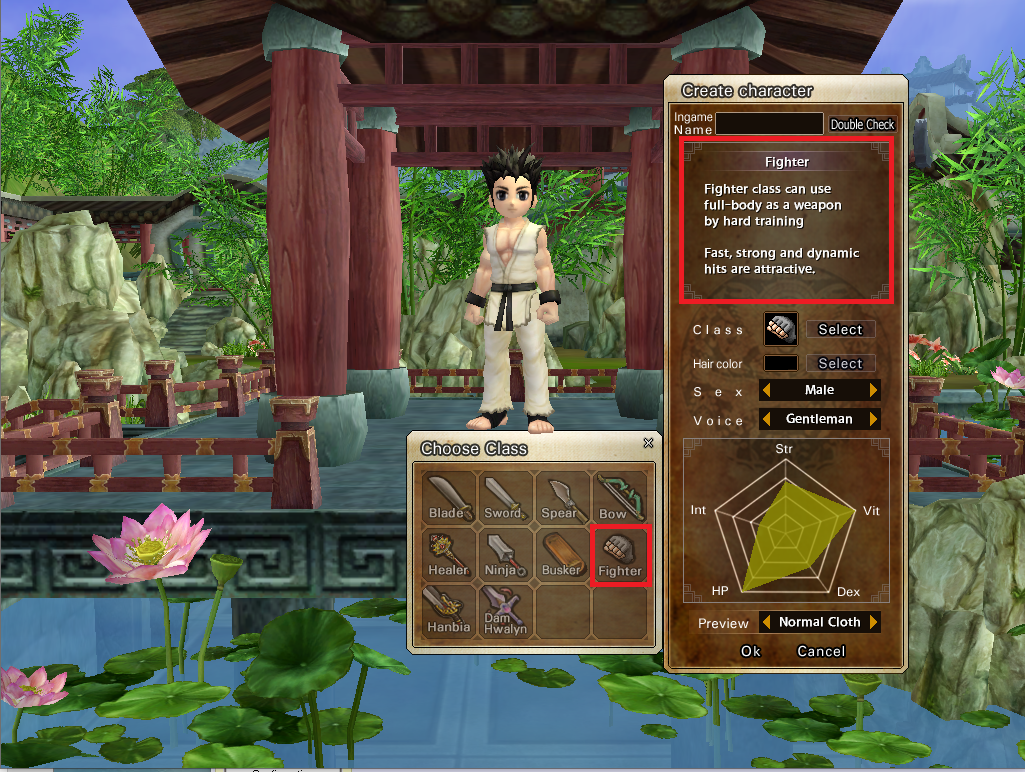Open class selection with Class Select button
This screenshot has height=772, width=1025.
[x=840, y=329]
